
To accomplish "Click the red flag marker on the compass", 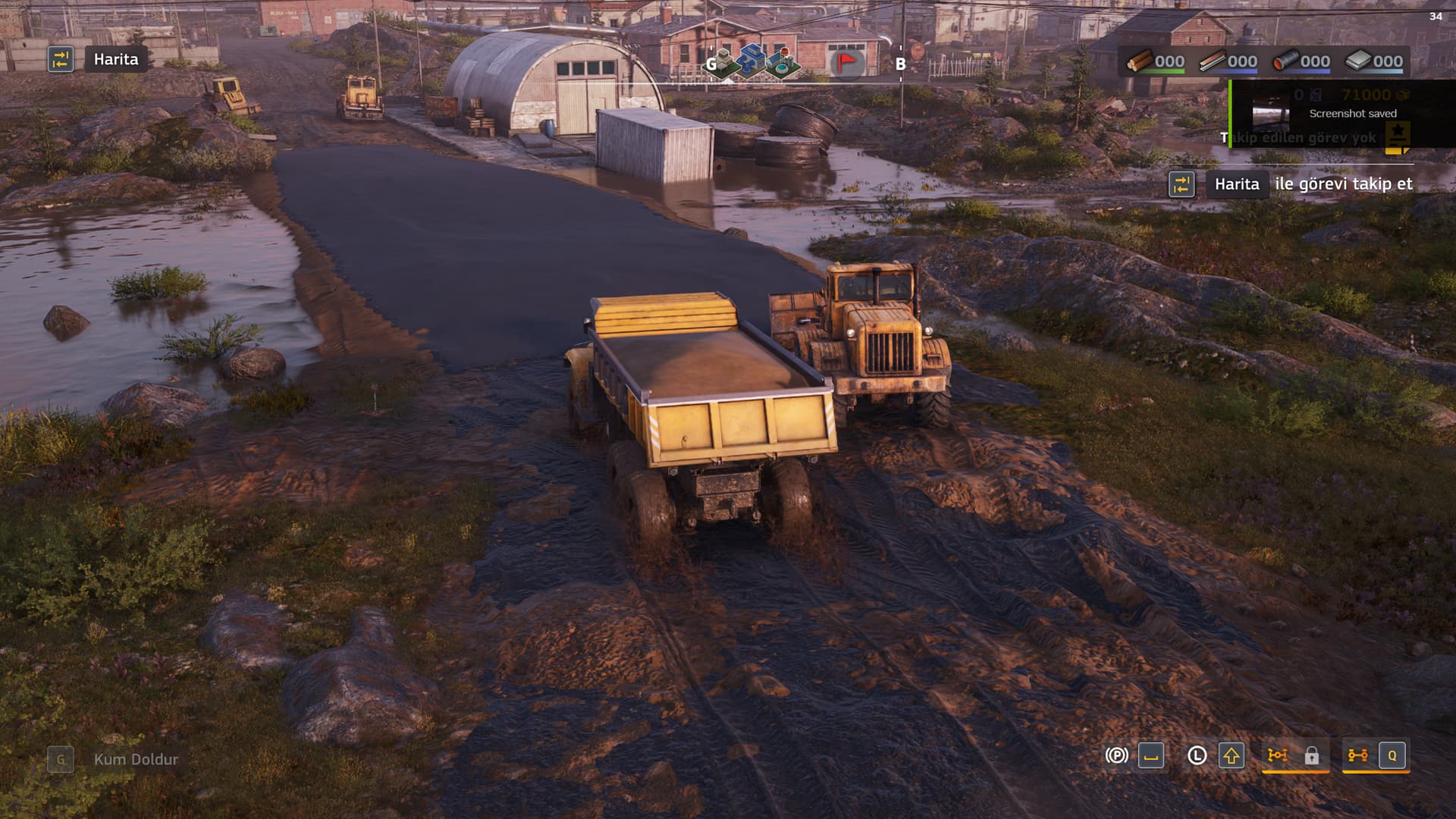I will pos(846,62).
